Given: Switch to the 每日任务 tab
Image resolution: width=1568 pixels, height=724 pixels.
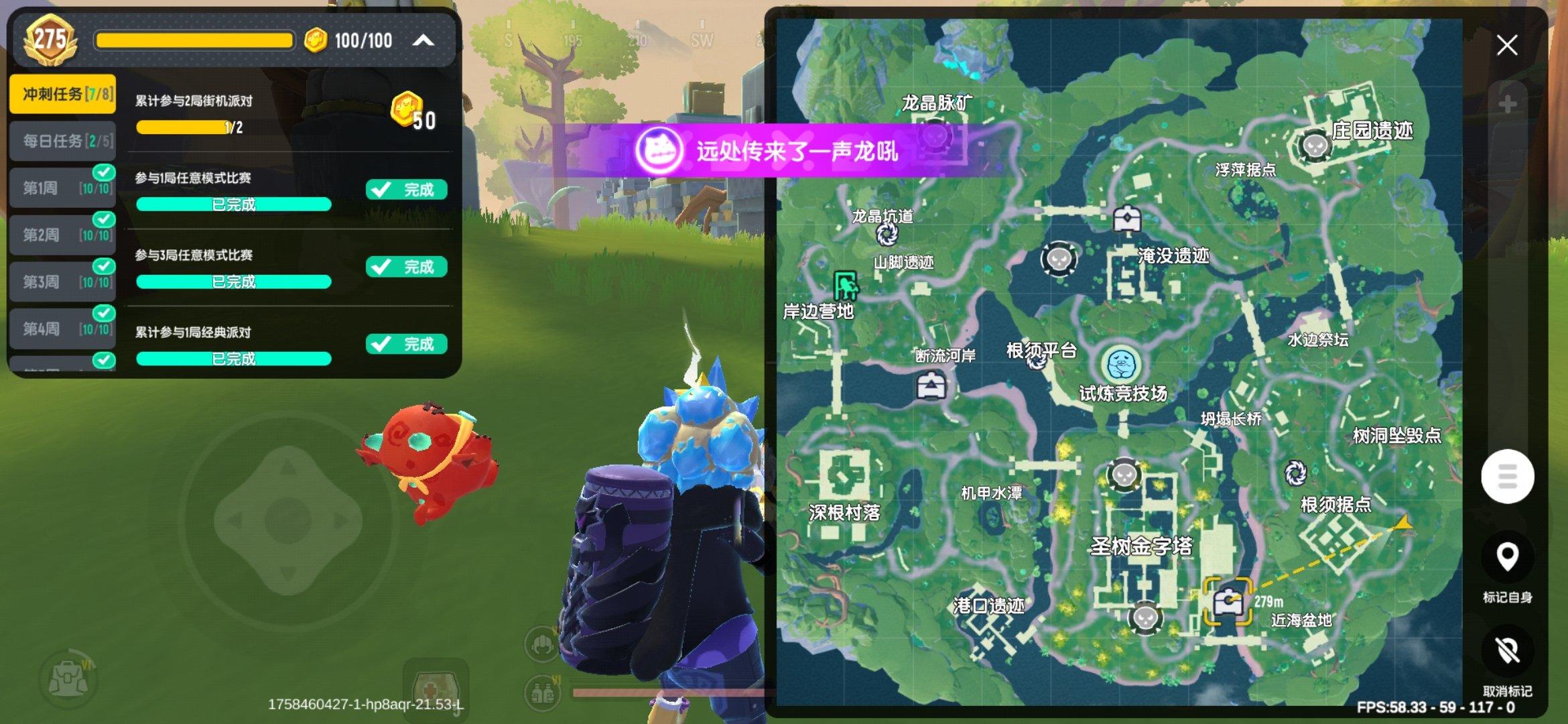Looking at the screenshot, I should click(62, 141).
